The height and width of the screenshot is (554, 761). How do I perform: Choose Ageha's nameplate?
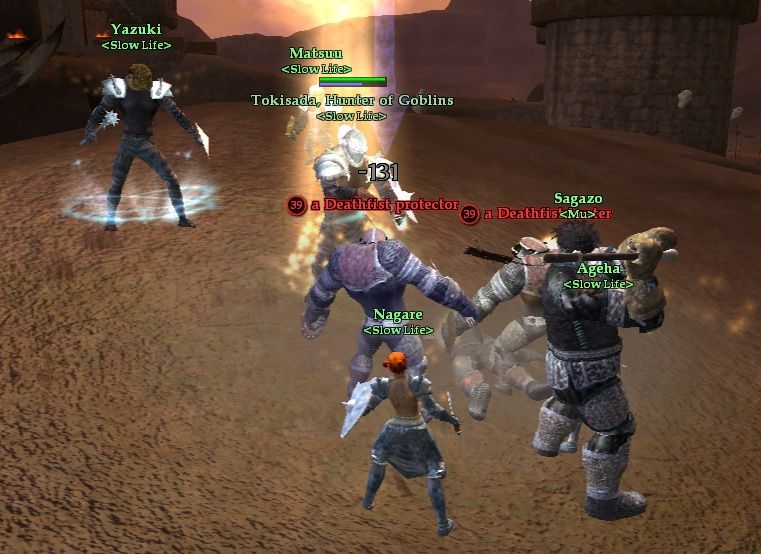[x=598, y=269]
